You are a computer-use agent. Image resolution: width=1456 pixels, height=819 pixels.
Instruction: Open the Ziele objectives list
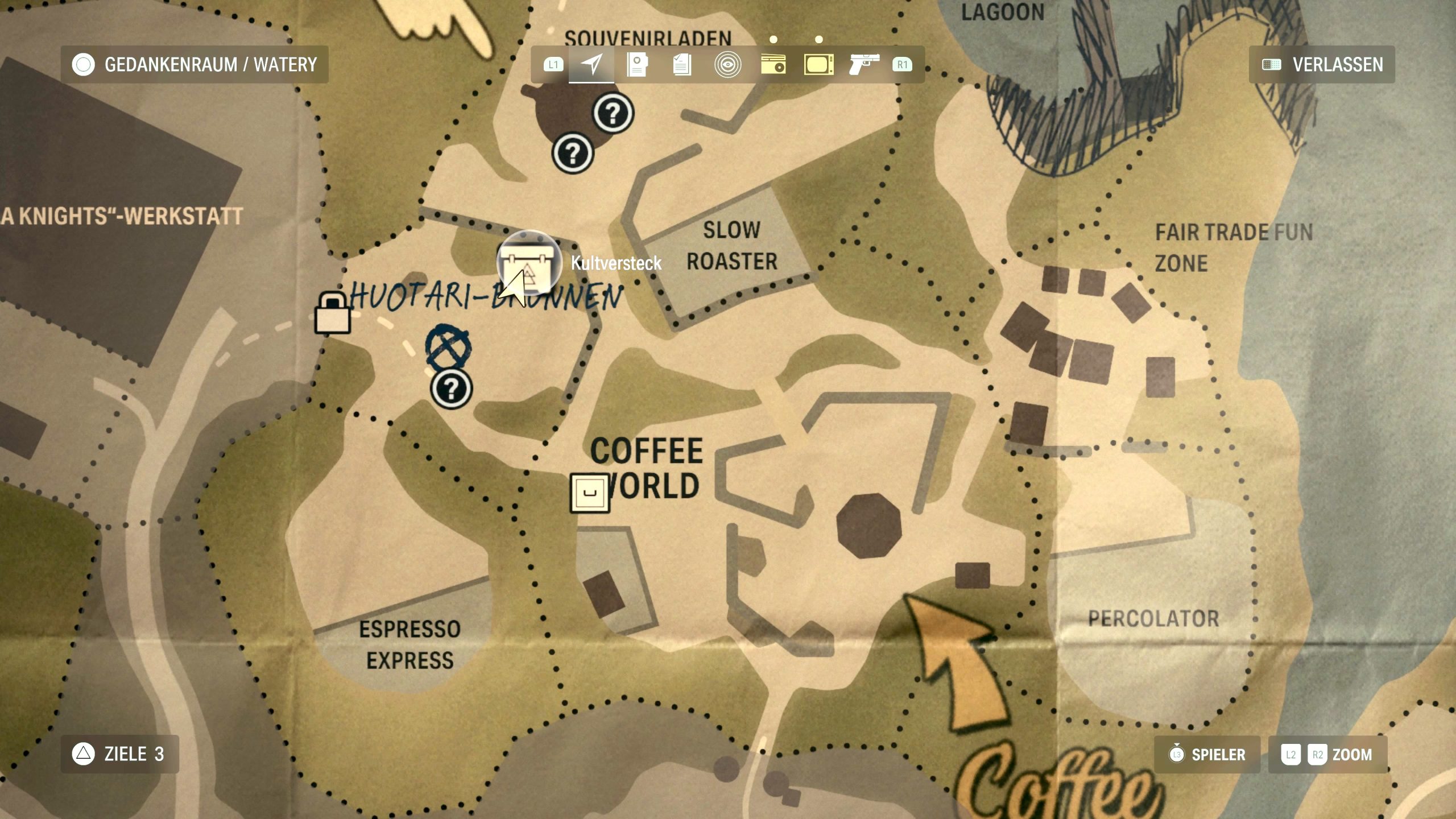pyautogui.click(x=120, y=754)
